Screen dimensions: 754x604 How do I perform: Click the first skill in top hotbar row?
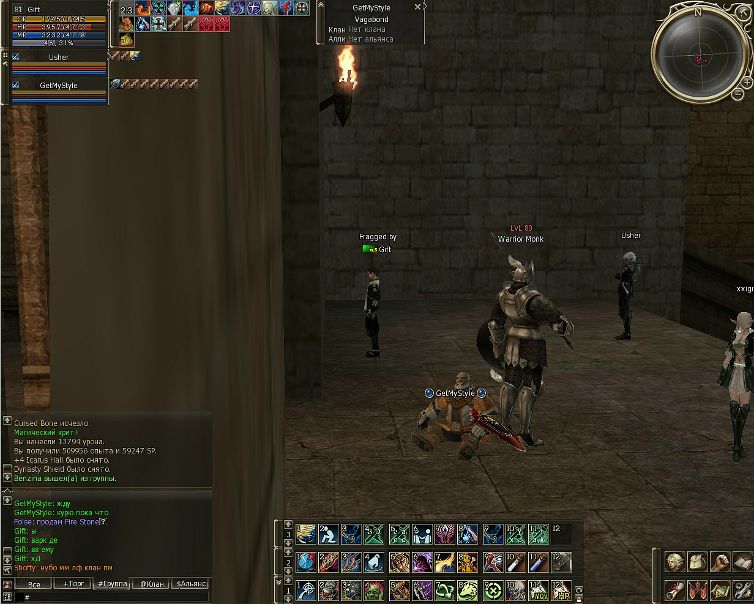307,534
